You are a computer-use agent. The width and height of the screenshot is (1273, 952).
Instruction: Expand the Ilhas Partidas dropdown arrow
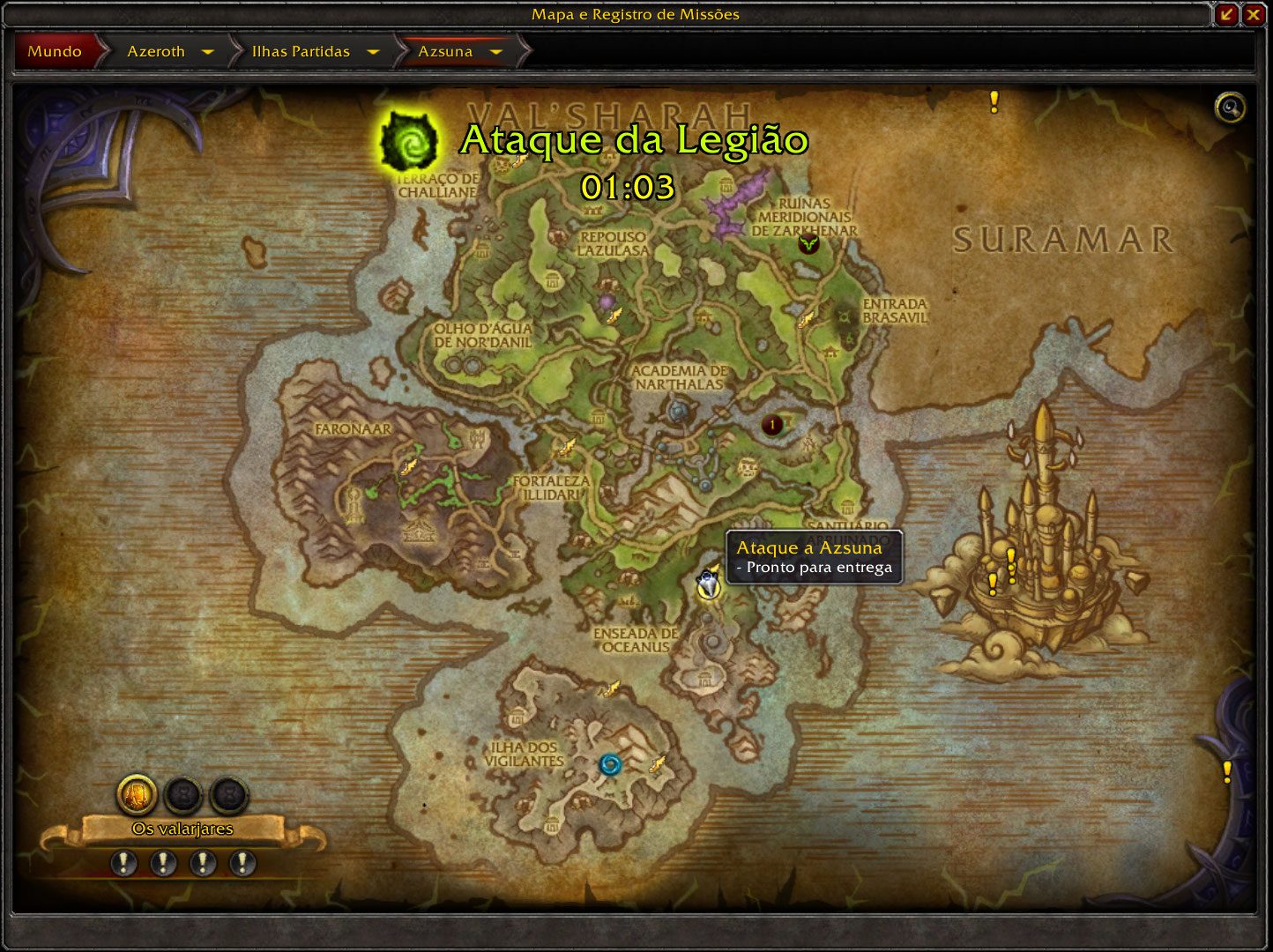(x=373, y=52)
